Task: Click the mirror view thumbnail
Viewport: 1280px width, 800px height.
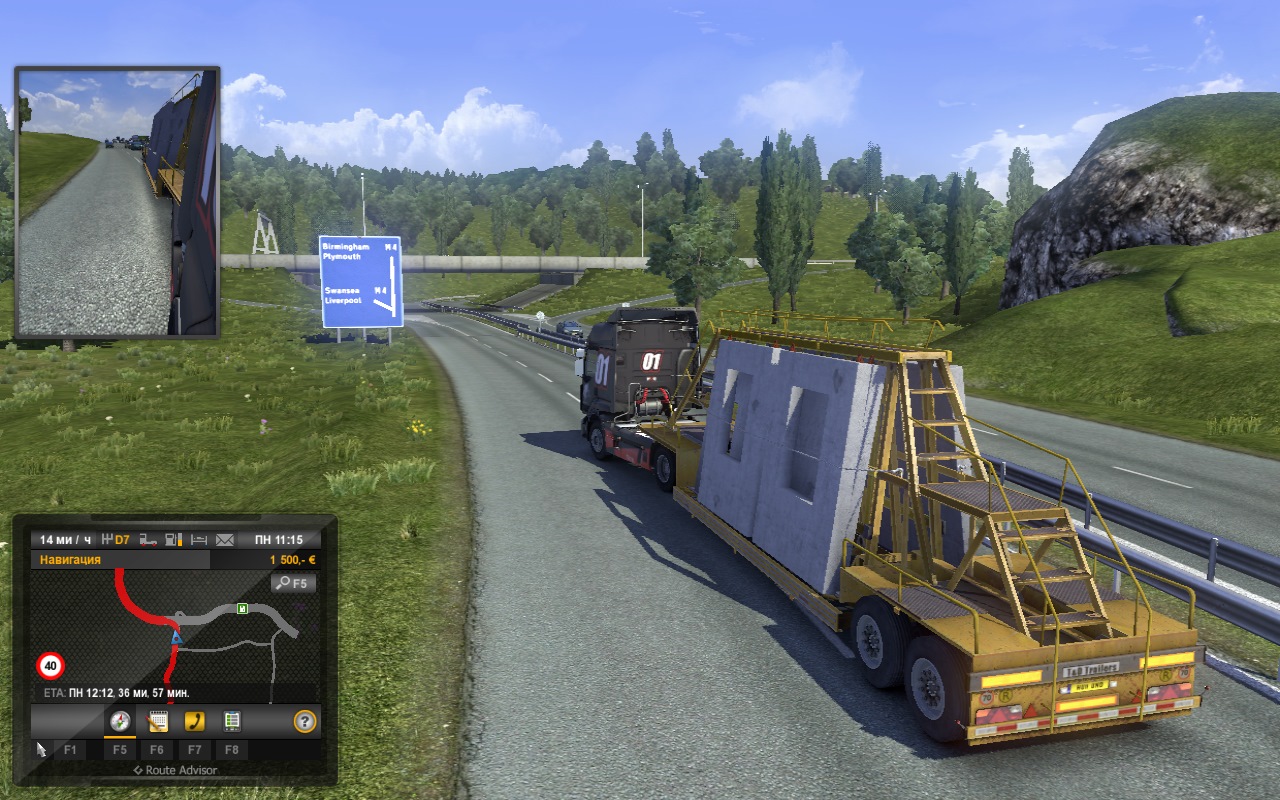Action: coord(117,203)
